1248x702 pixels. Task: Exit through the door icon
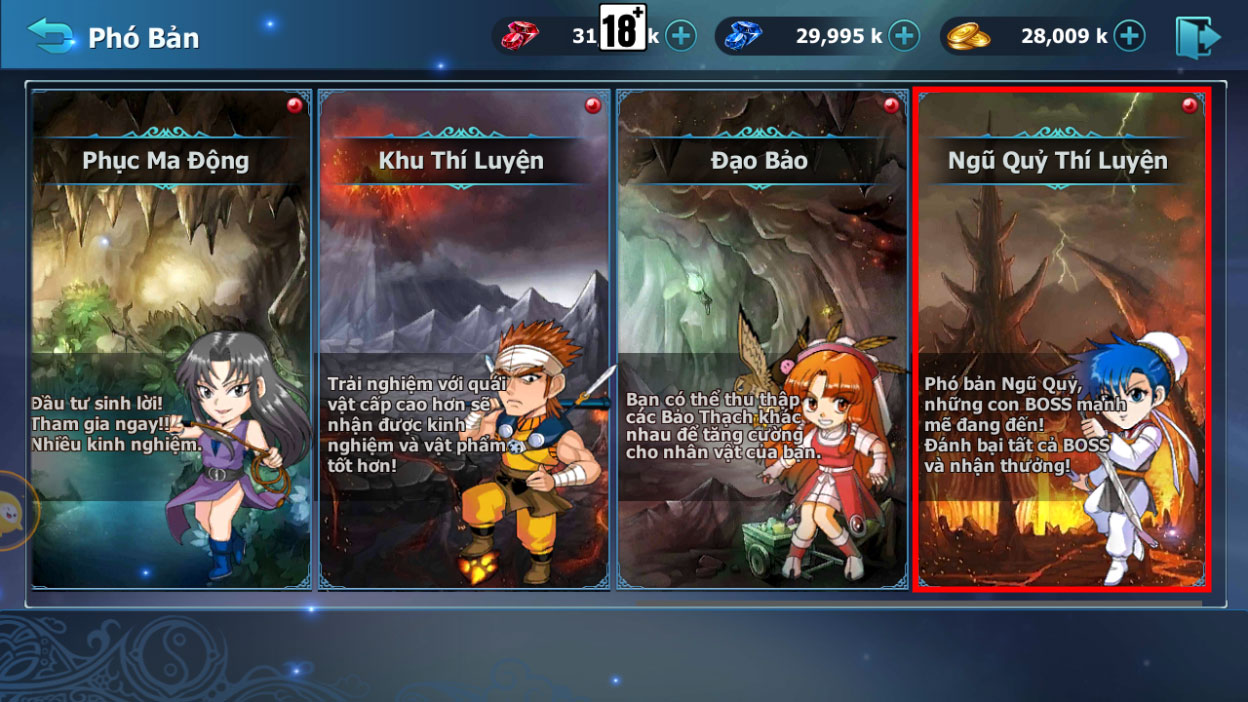tap(1197, 37)
